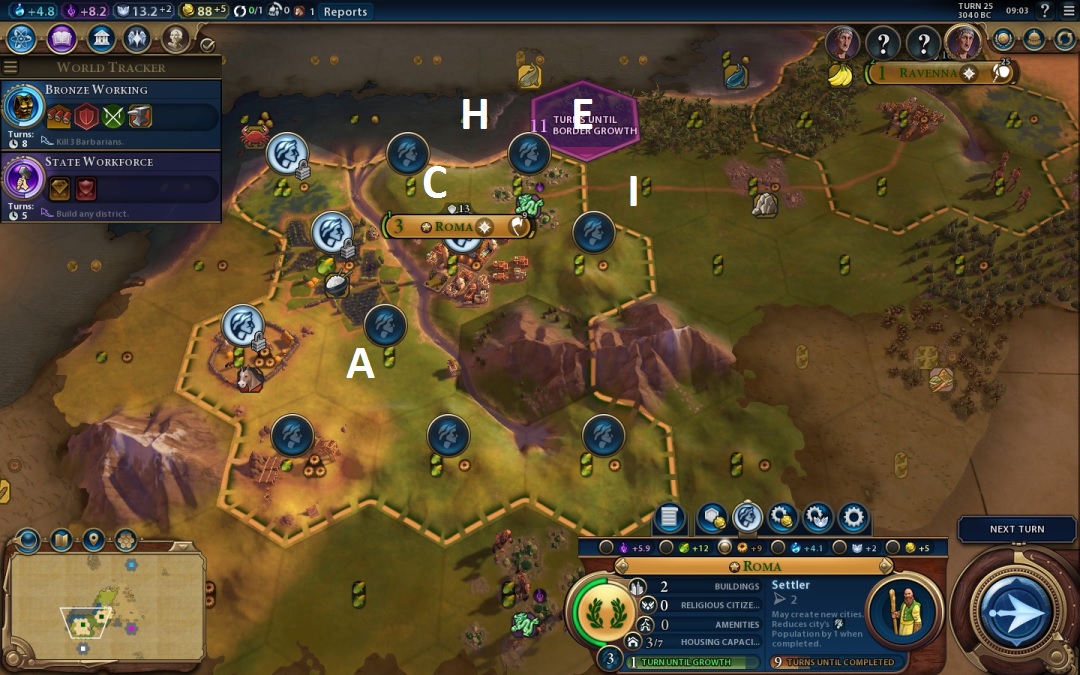Open the civics tree (book icon)

point(61,39)
